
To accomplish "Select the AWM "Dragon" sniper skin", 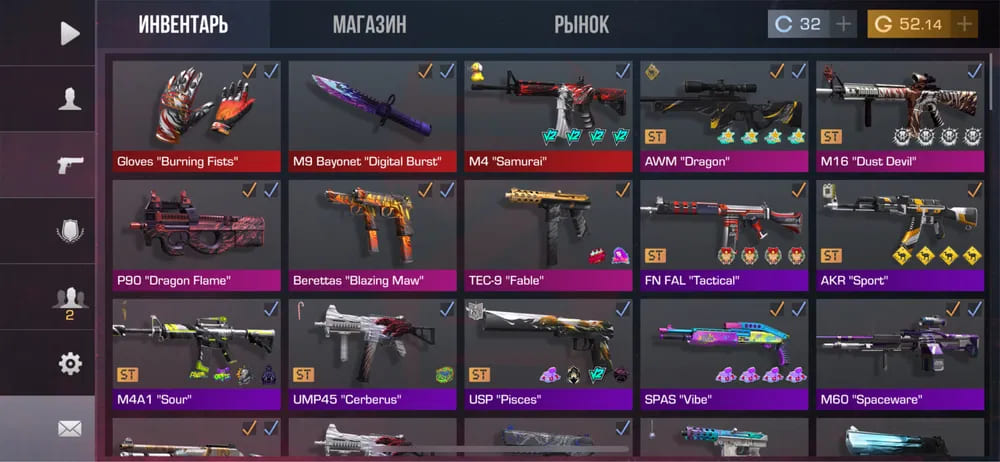I will (x=724, y=116).
